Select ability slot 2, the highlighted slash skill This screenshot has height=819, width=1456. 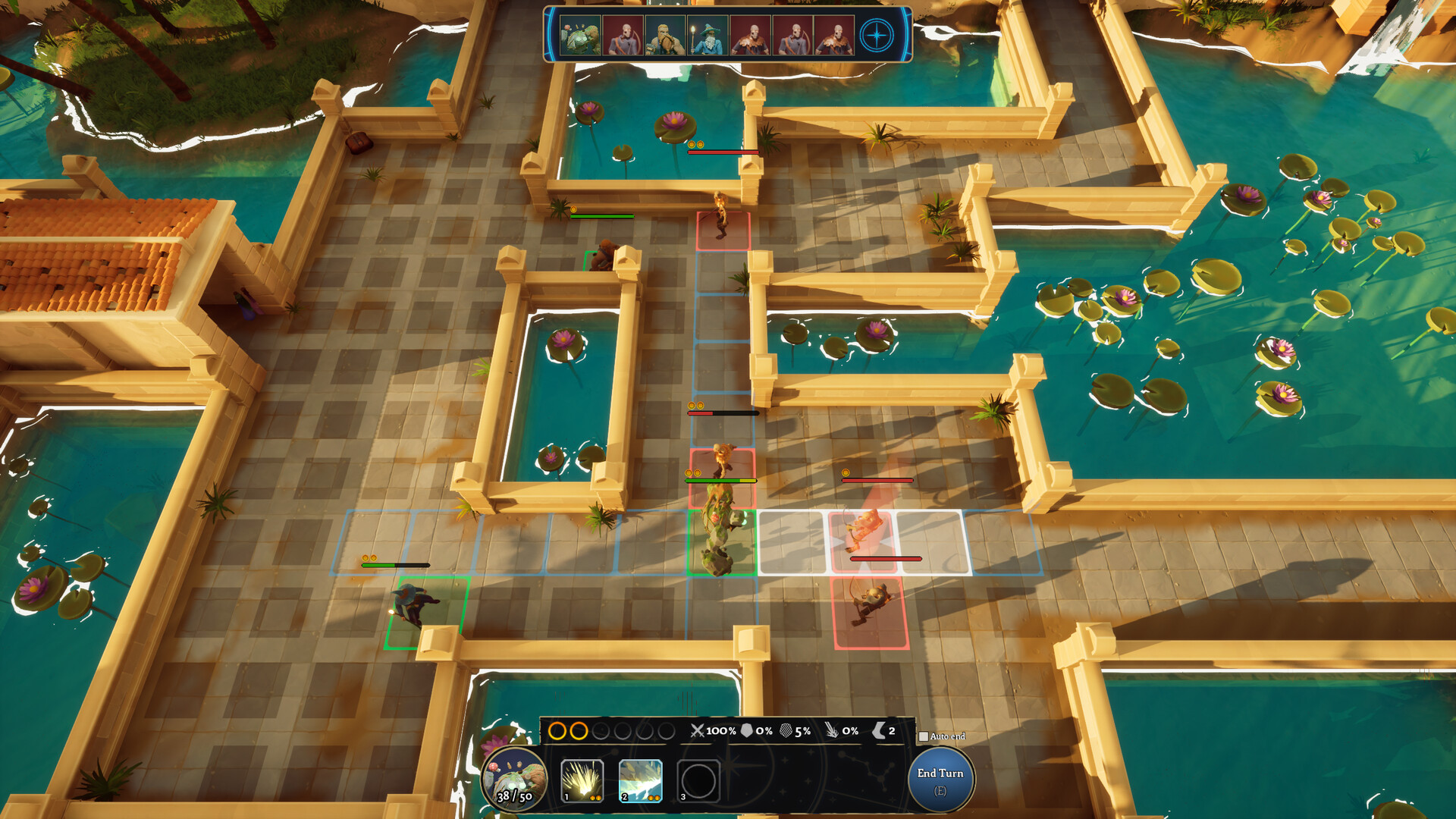[640, 780]
